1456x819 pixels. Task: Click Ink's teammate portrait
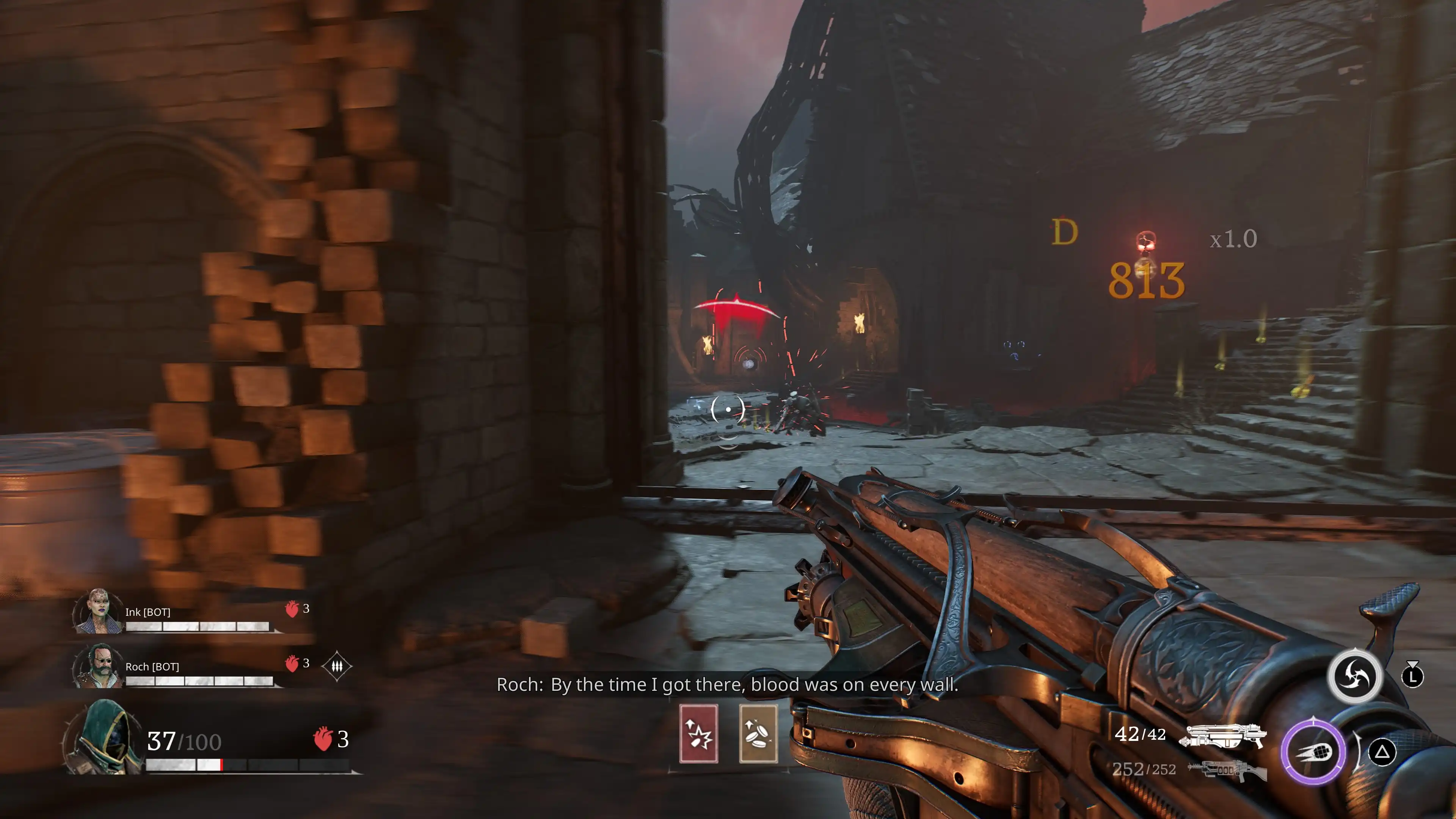(98, 612)
